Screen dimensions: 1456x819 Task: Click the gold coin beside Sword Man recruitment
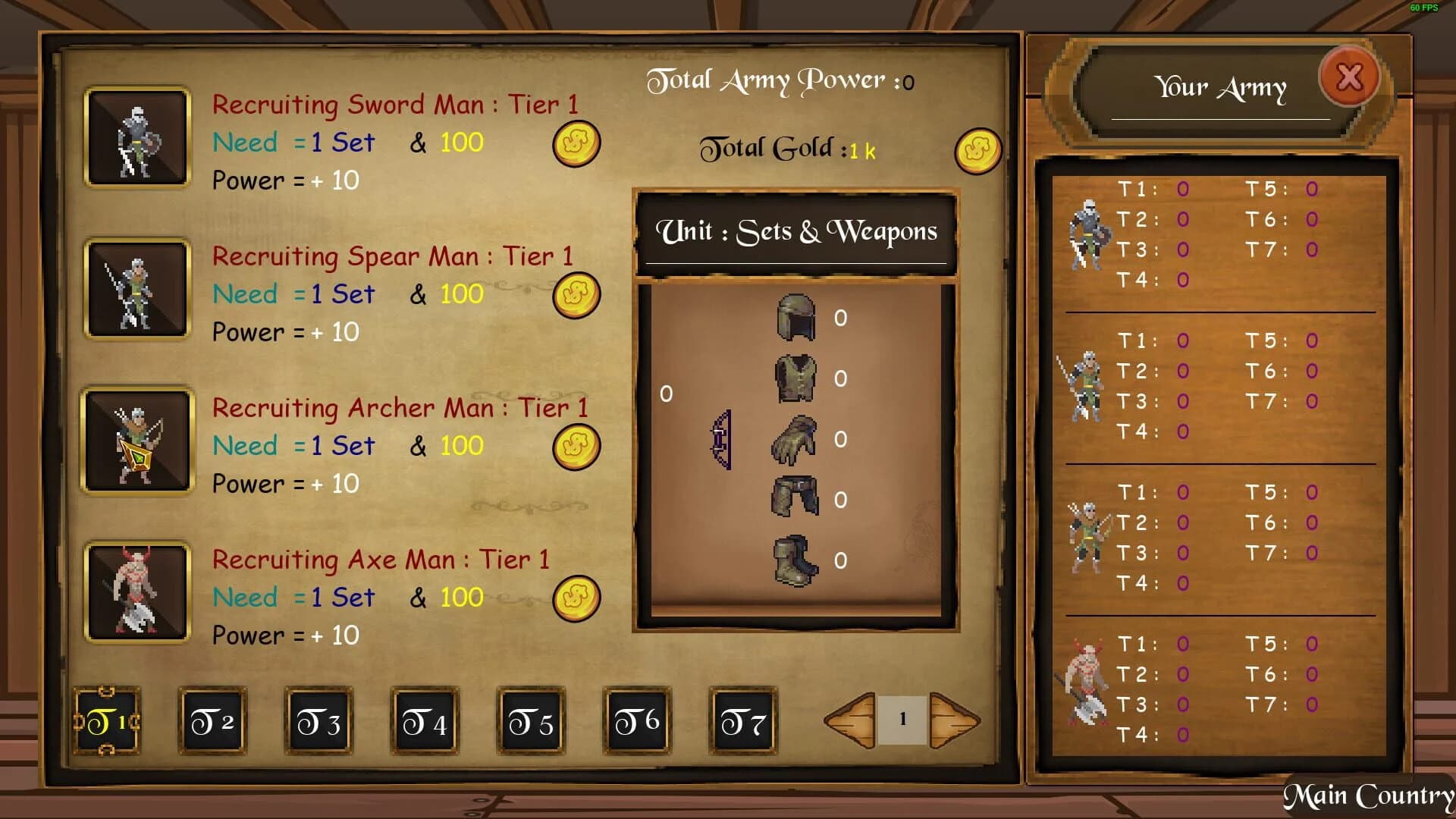click(x=575, y=144)
